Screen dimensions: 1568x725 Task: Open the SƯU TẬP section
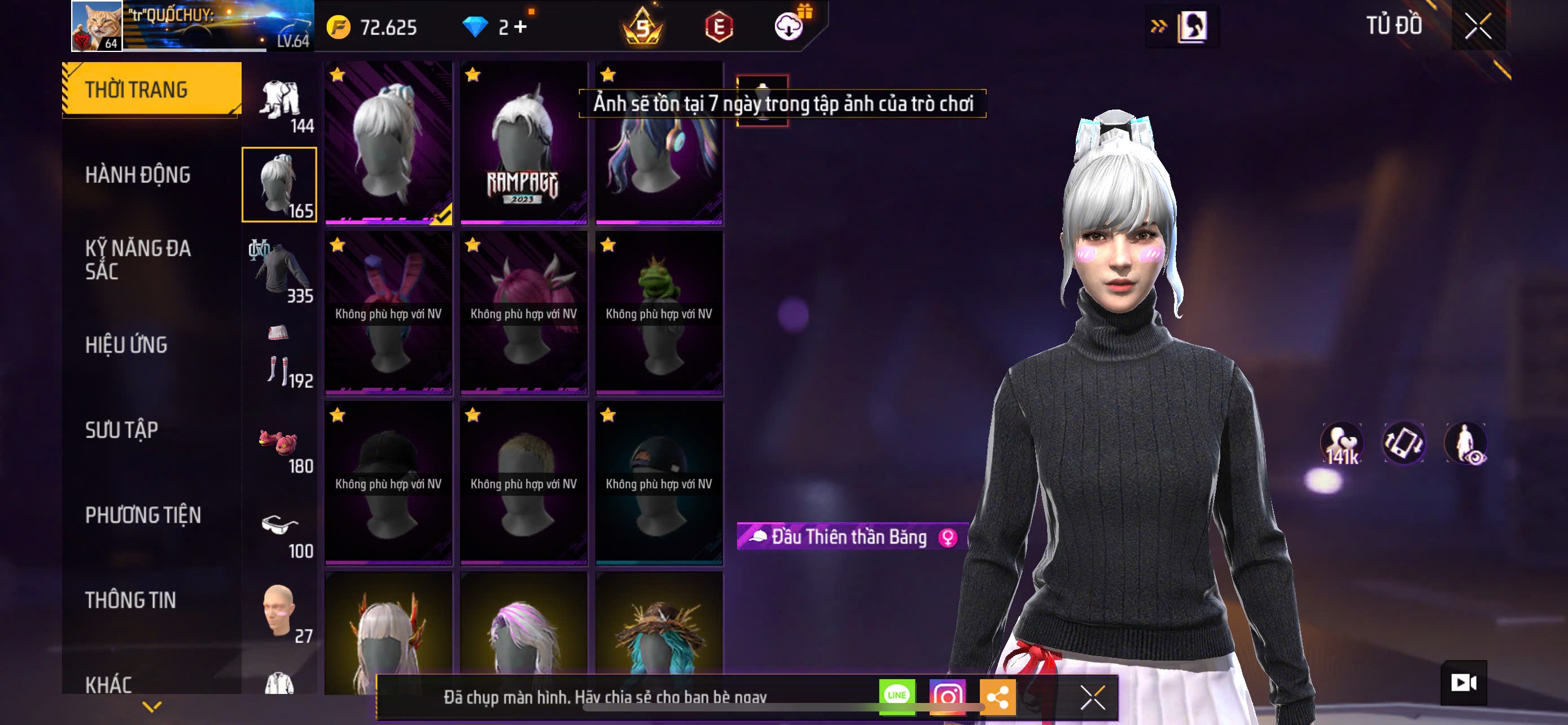pyautogui.click(x=122, y=430)
